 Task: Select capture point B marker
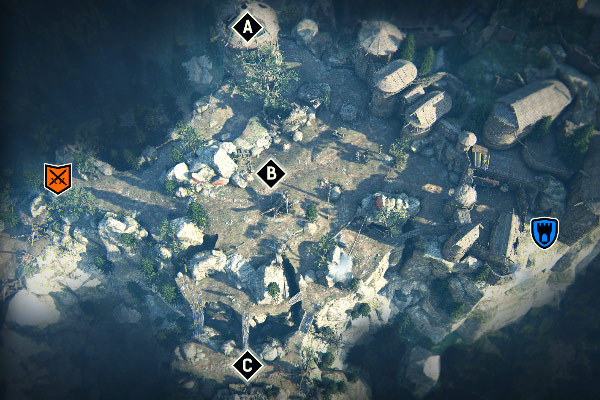point(269,174)
